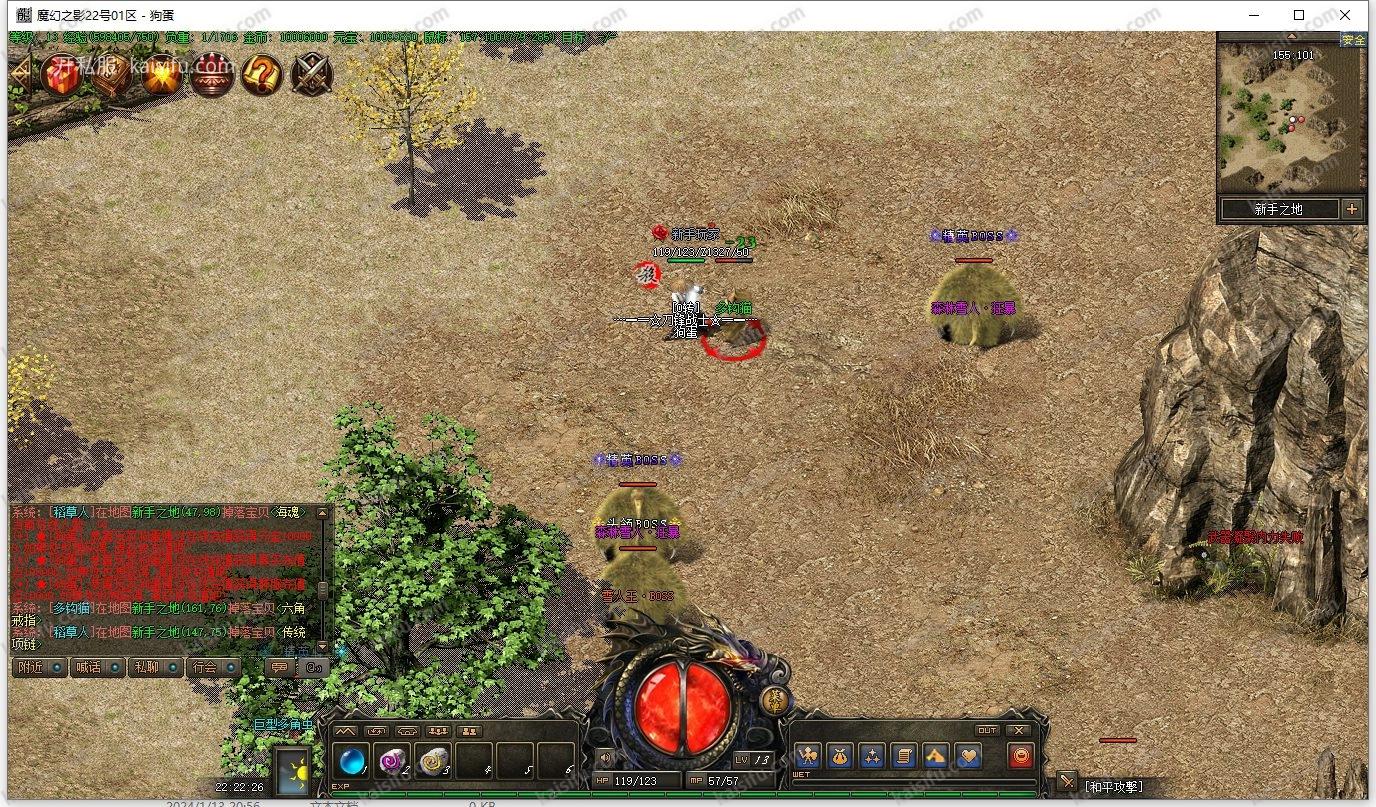This screenshot has width=1376, height=807.
Task: Expand the minimap with the plus button
Action: tap(1352, 209)
